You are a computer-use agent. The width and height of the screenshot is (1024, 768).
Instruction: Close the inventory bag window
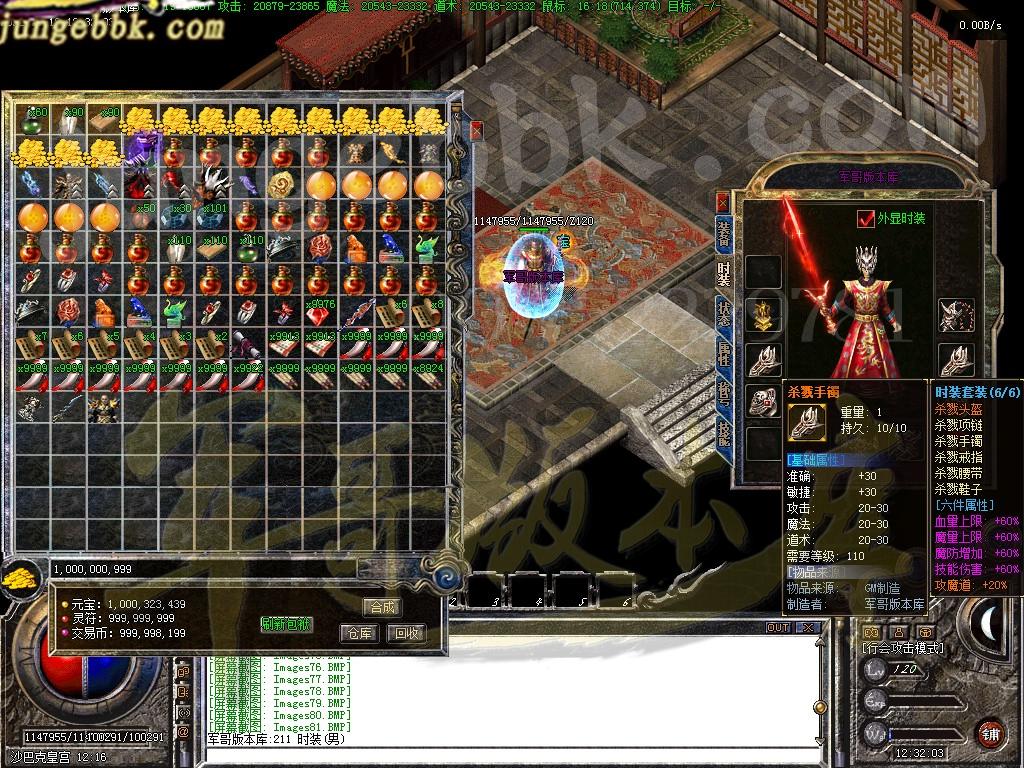[477, 130]
